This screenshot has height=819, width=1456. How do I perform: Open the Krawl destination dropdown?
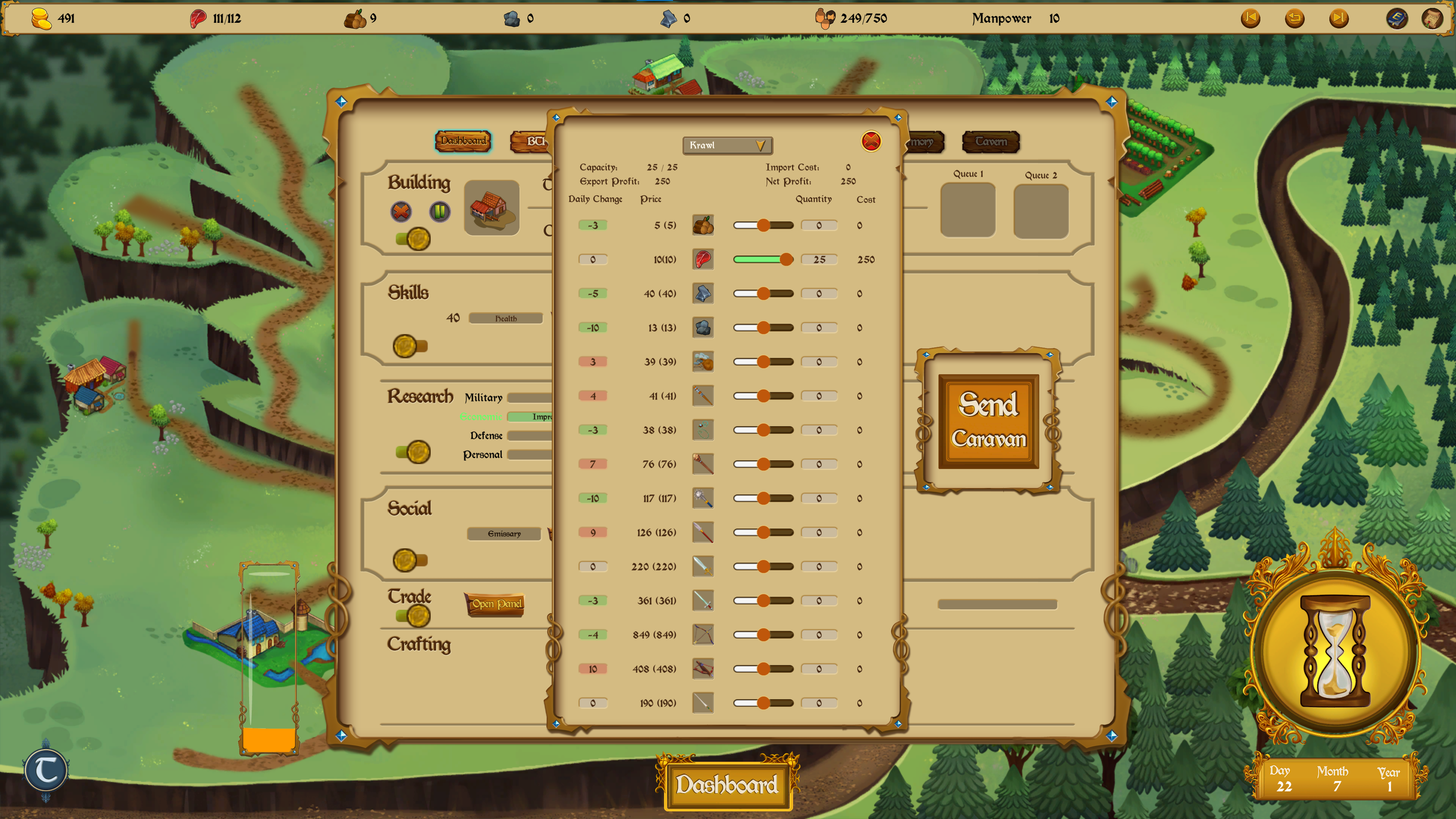[728, 145]
